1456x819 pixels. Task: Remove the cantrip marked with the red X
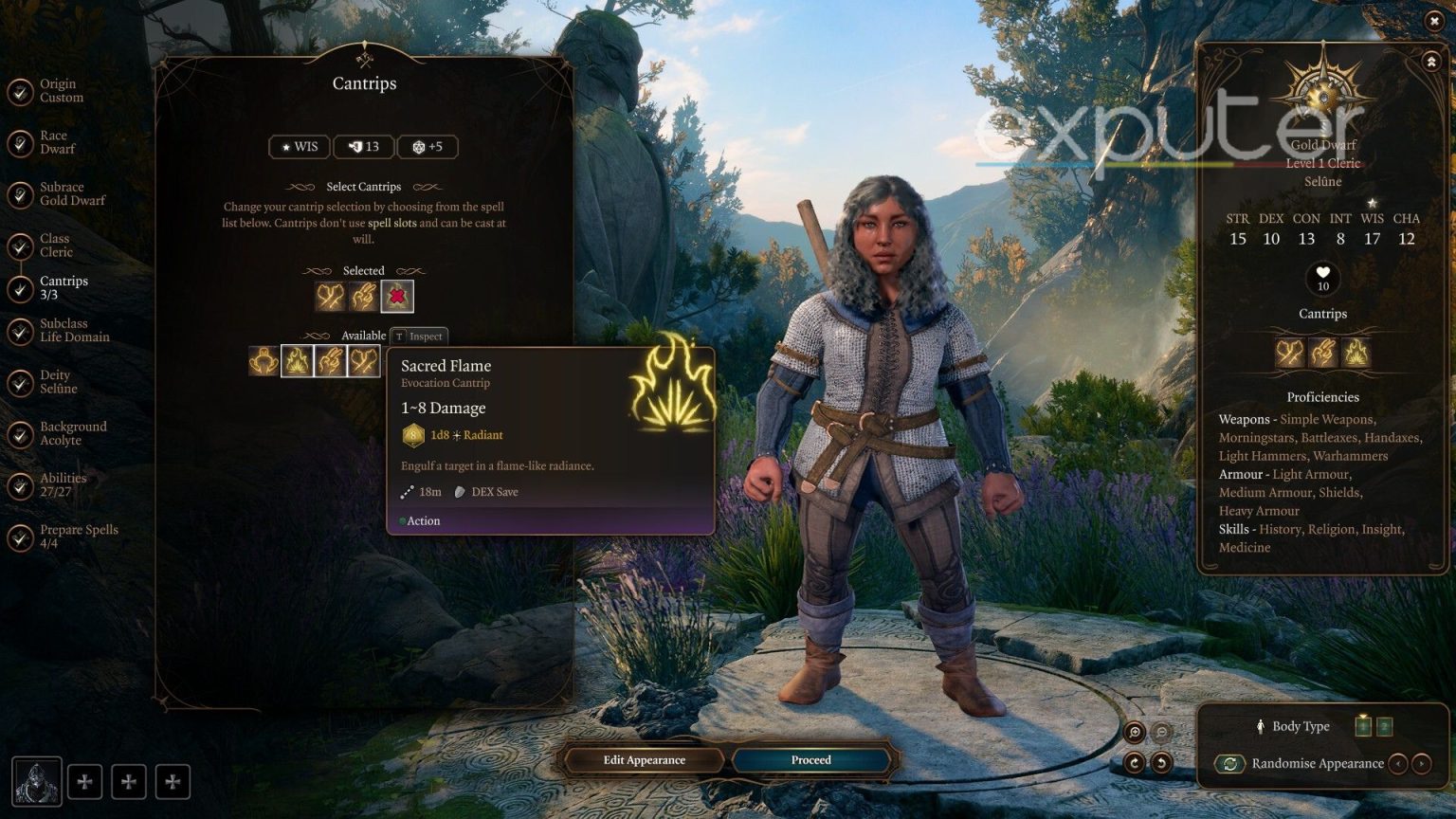[x=397, y=296]
